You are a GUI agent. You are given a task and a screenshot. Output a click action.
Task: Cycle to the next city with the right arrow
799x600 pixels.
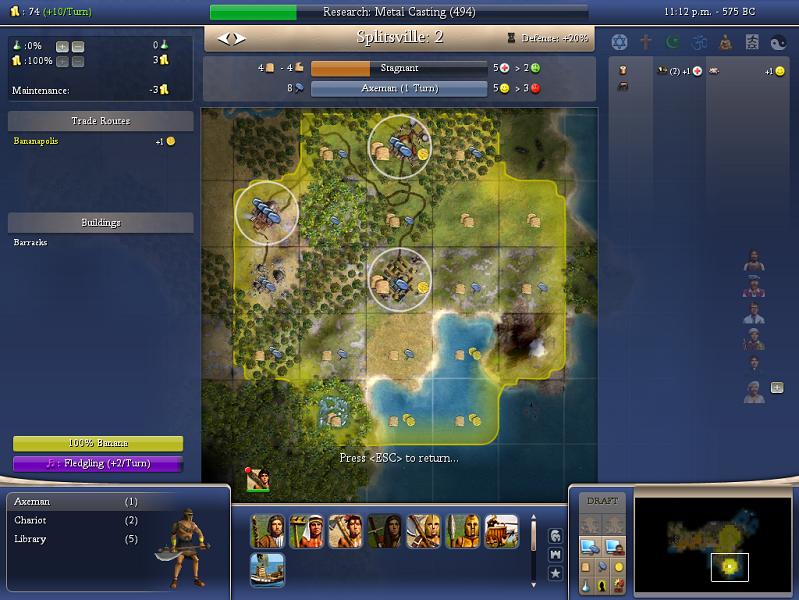pos(238,39)
